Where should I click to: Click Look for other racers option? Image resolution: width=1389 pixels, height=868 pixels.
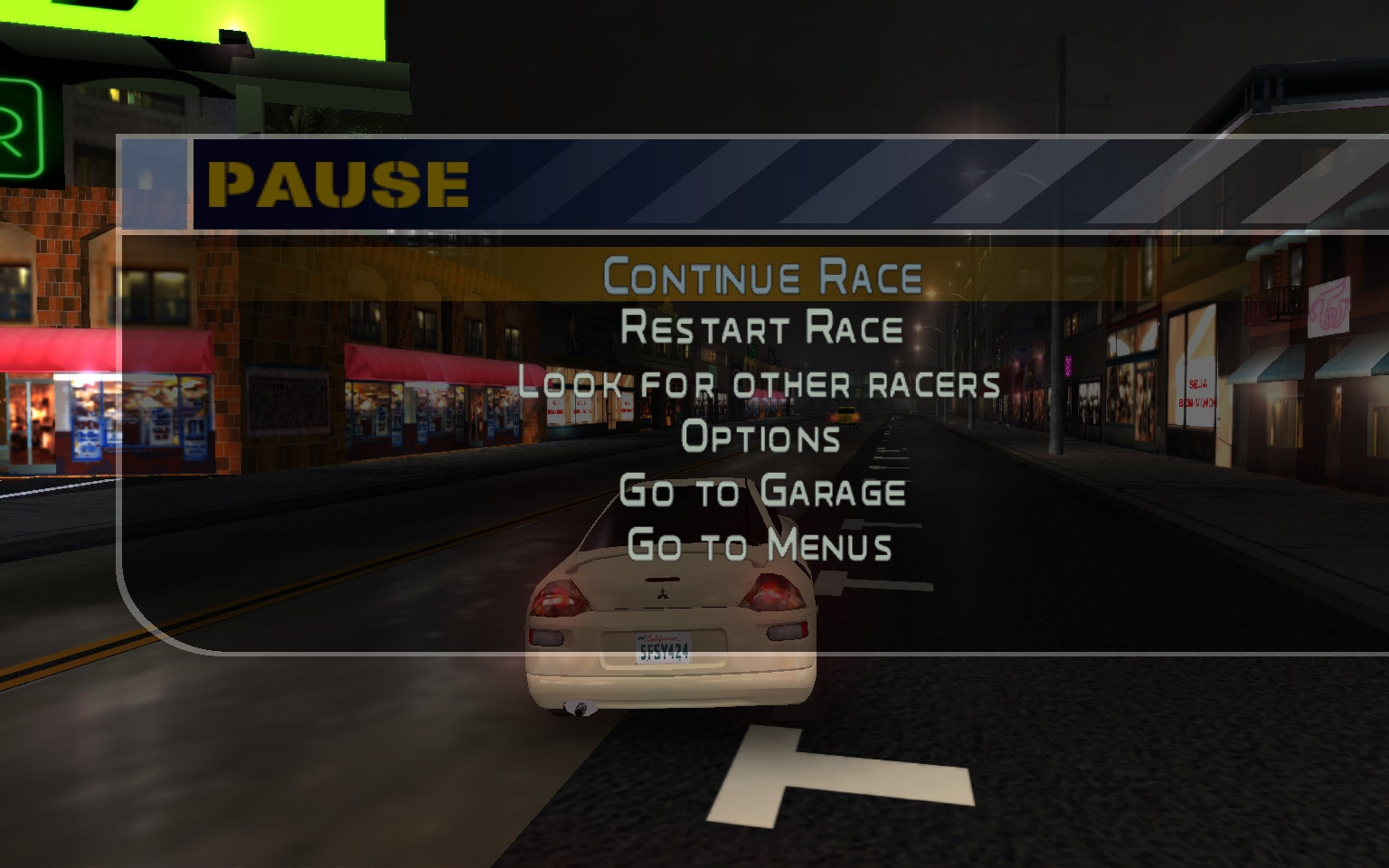coord(761,382)
